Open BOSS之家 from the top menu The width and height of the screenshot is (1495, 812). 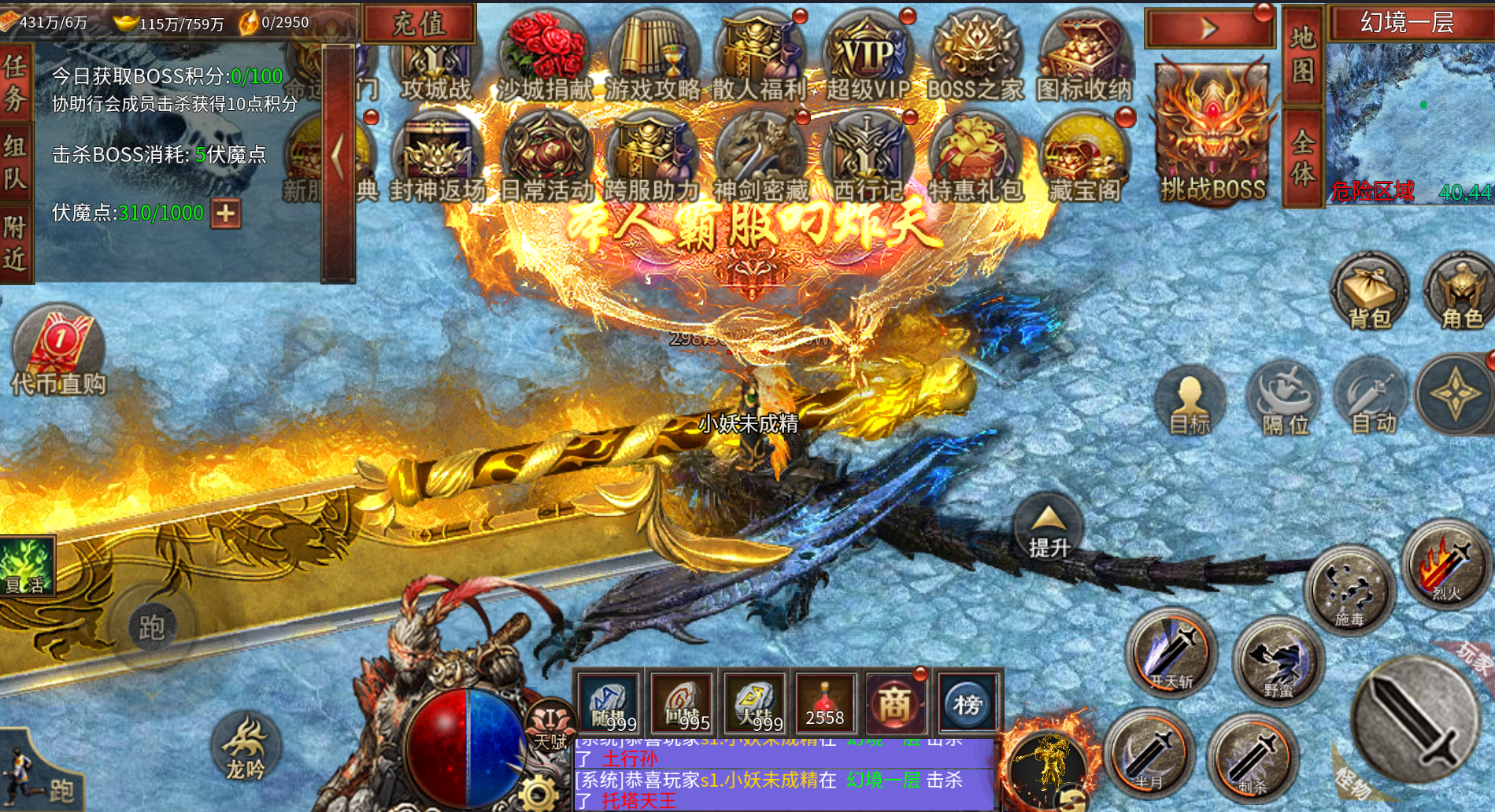tap(975, 60)
